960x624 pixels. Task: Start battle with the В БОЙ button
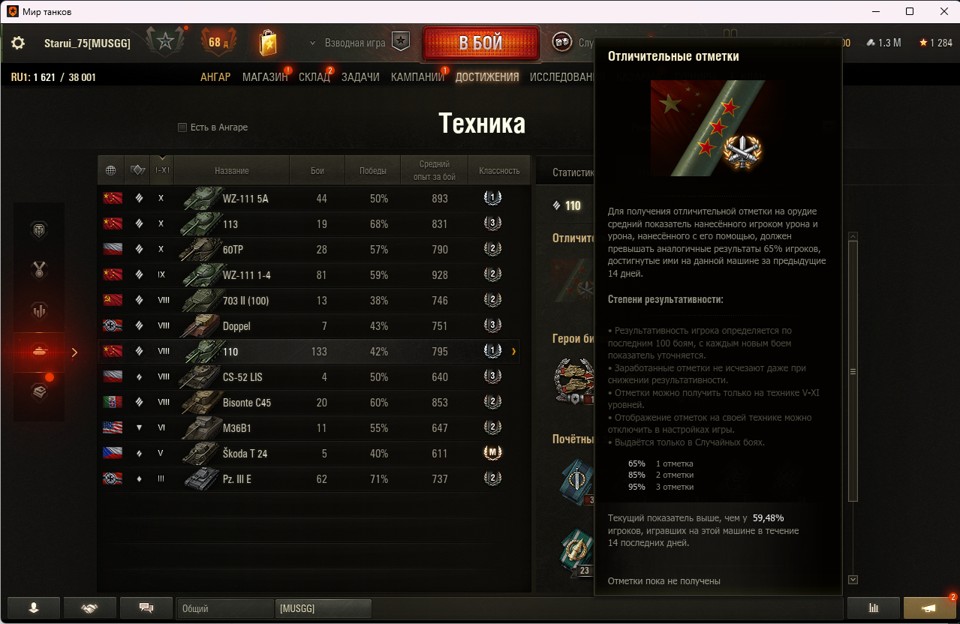[x=480, y=43]
